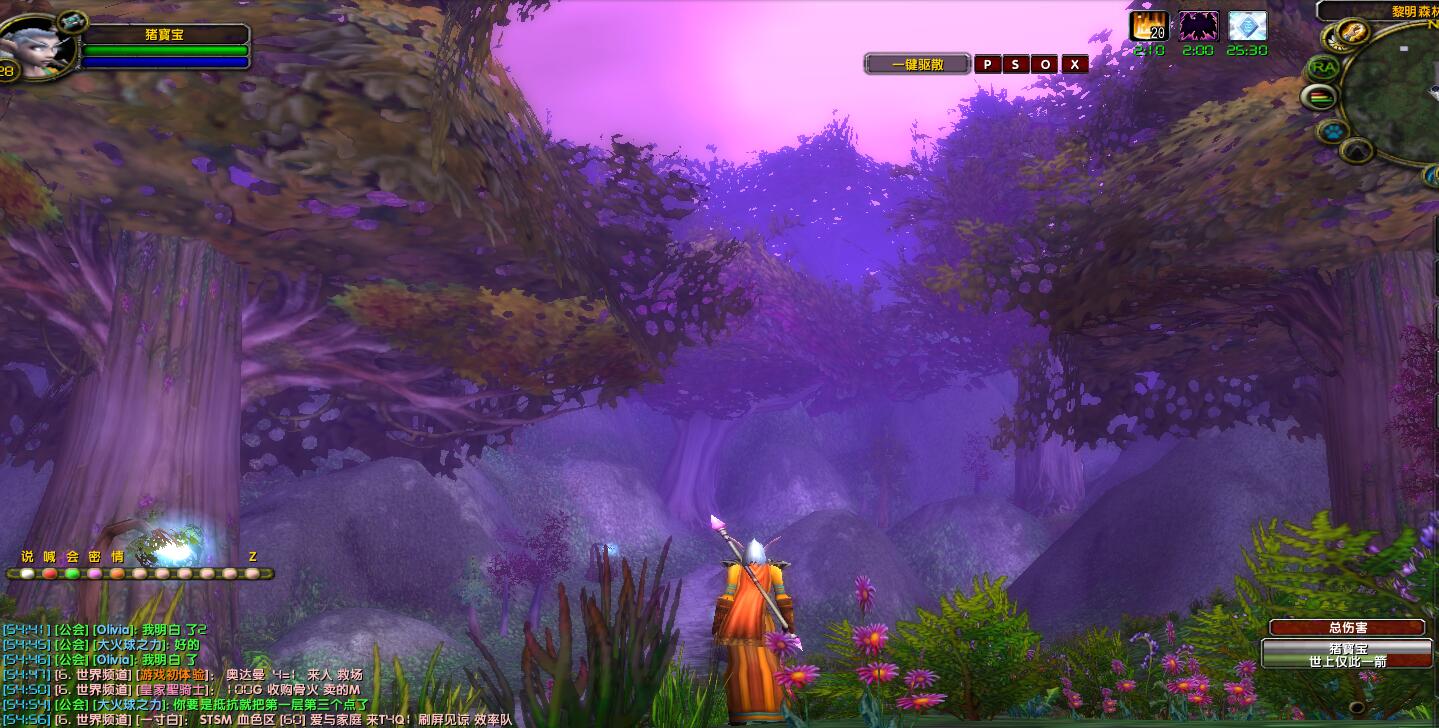Screen dimensions: 1439x728
Task: Activate the O button beside the dispel bar
Action: coord(1045,64)
